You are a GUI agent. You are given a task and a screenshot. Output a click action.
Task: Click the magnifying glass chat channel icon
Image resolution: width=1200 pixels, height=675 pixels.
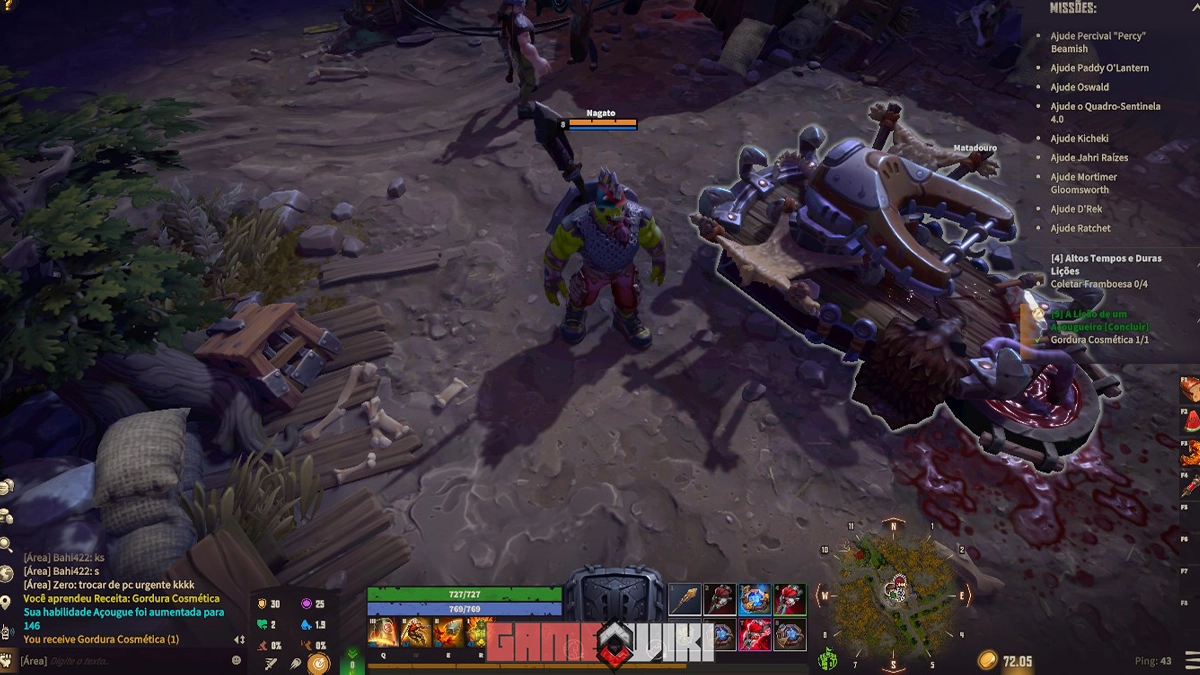(x=7, y=545)
